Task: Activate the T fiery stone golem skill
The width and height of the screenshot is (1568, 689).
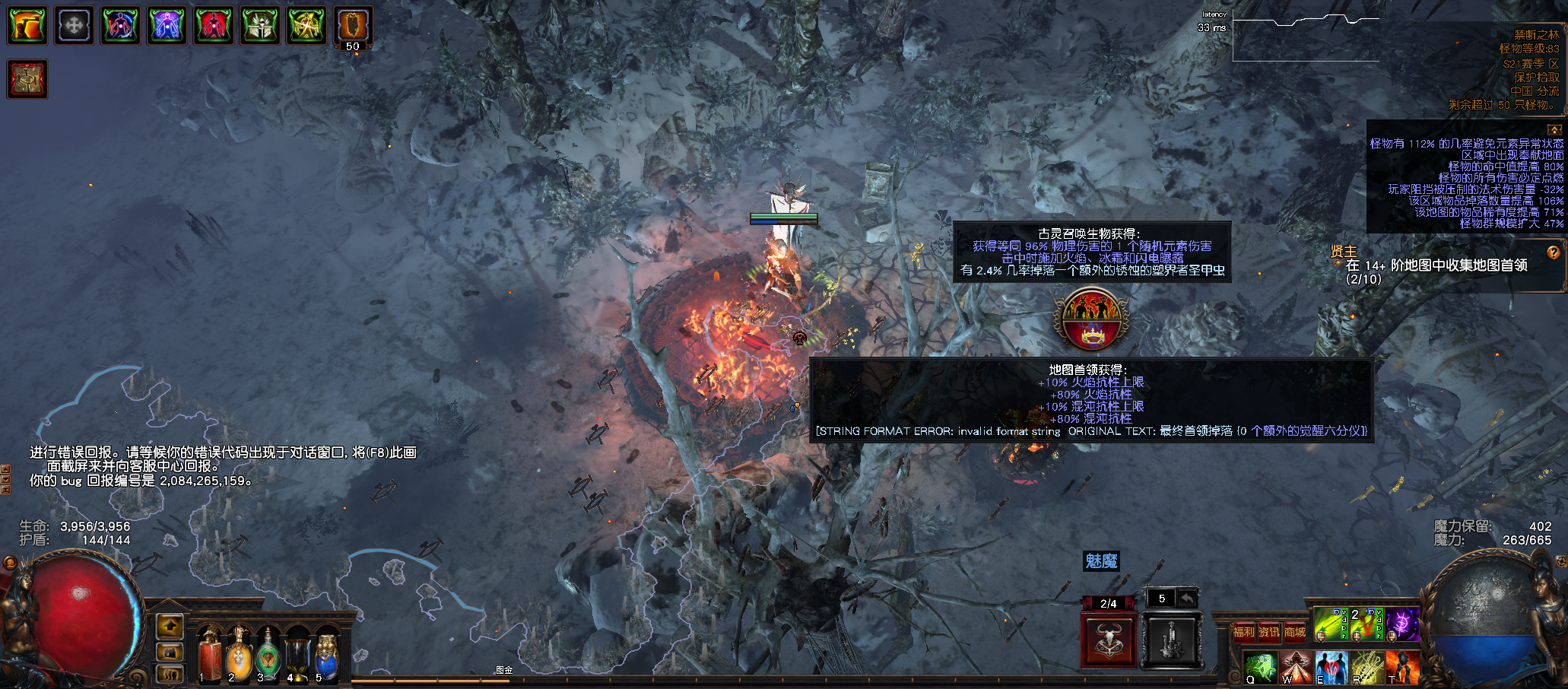Action: coord(1402,667)
